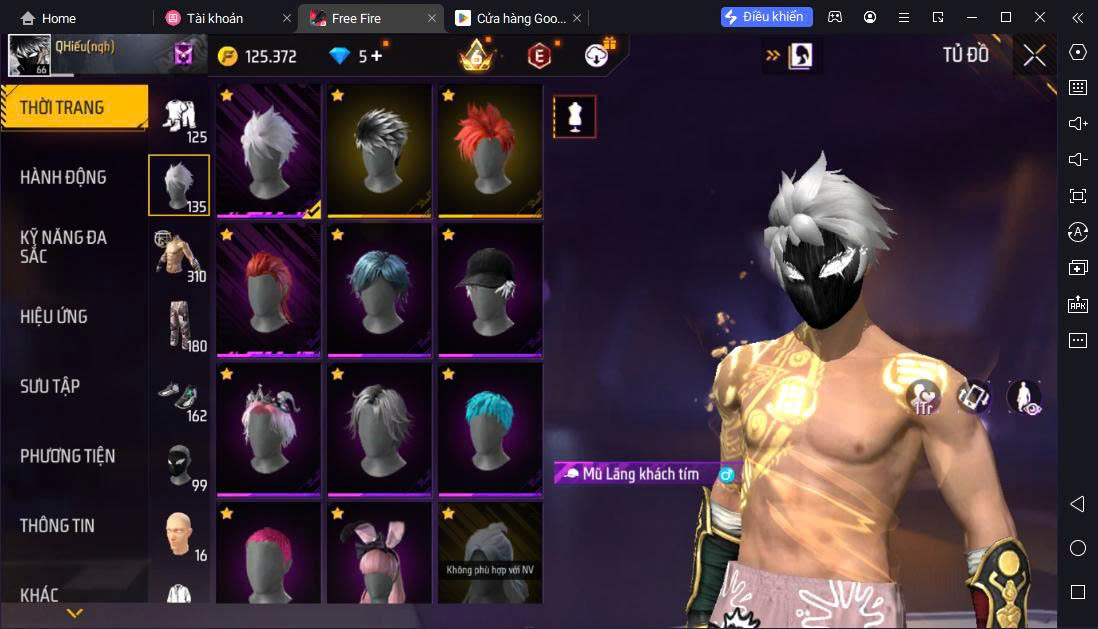Open the mannequin outfit preset icon
Image resolution: width=1098 pixels, height=629 pixels.
click(x=575, y=117)
